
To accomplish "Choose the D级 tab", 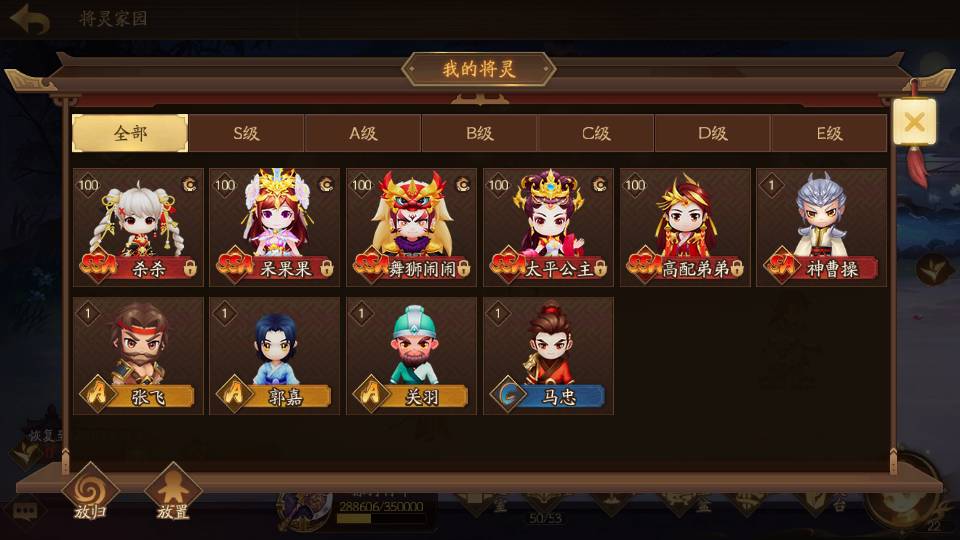I will coord(712,133).
